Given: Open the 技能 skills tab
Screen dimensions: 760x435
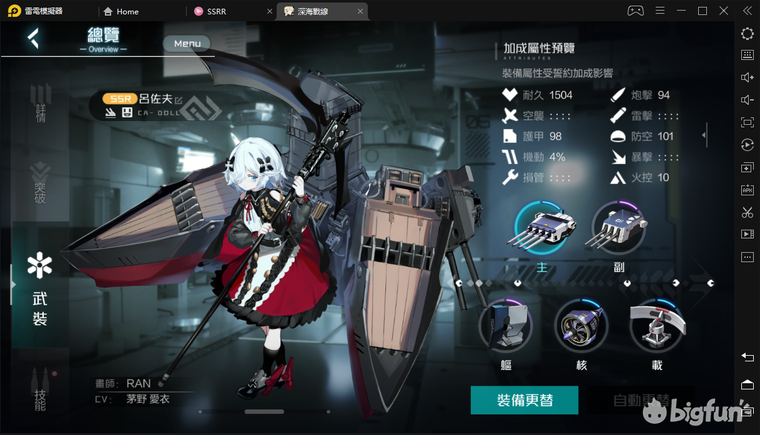Looking at the screenshot, I should [40, 392].
